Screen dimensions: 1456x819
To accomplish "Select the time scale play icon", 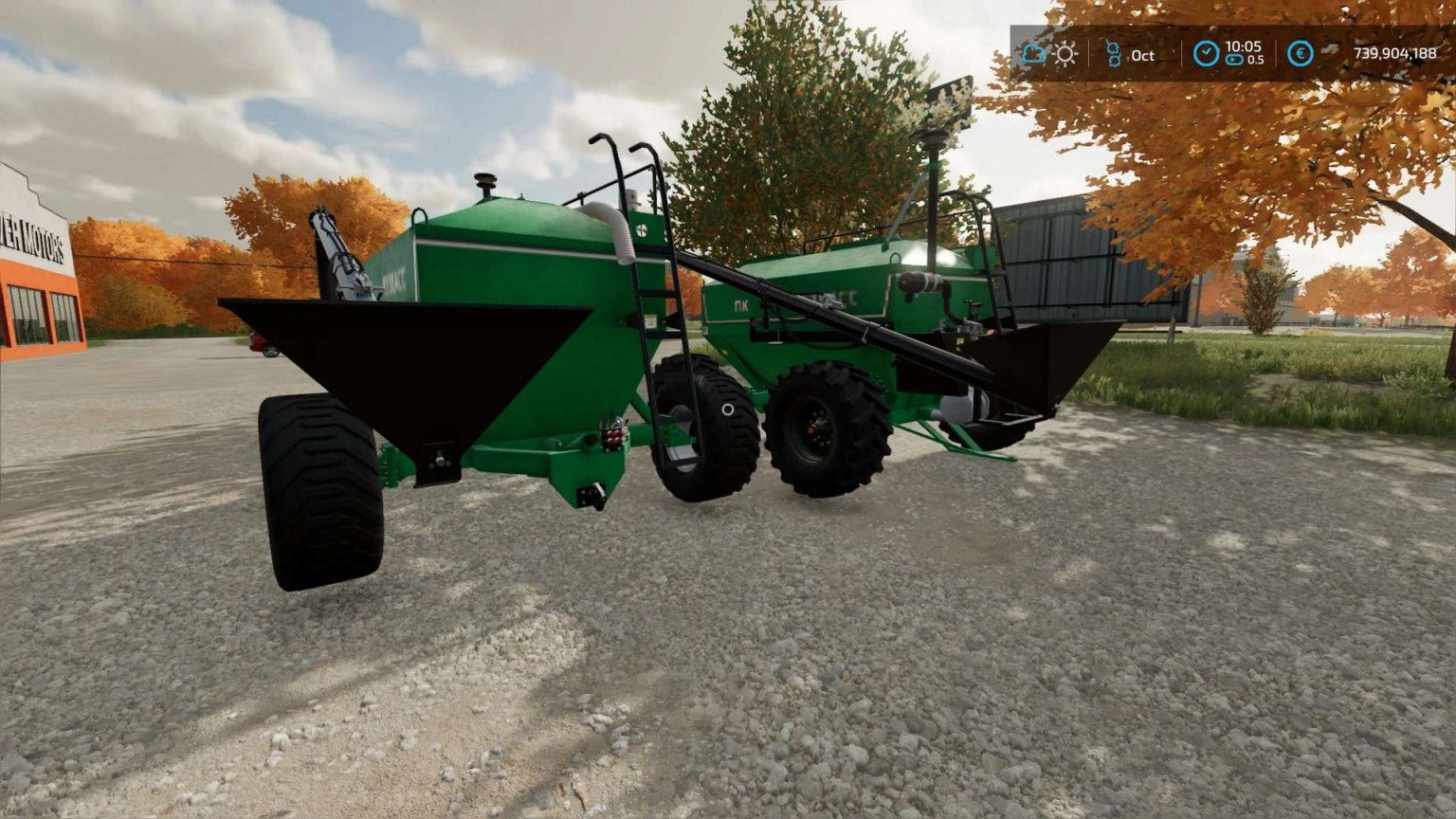I will 1233,60.
